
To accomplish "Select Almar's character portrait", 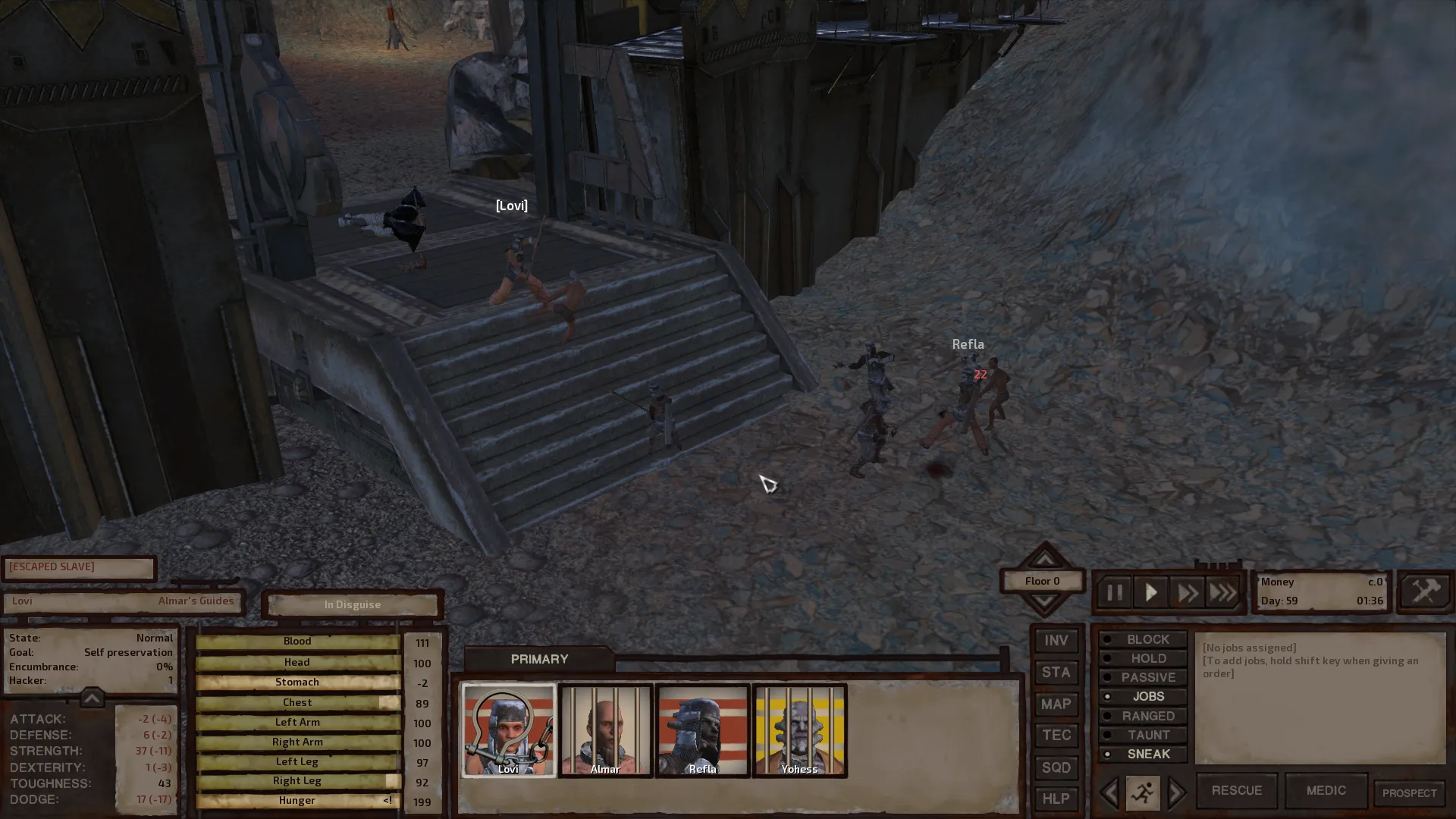I will click(x=605, y=730).
